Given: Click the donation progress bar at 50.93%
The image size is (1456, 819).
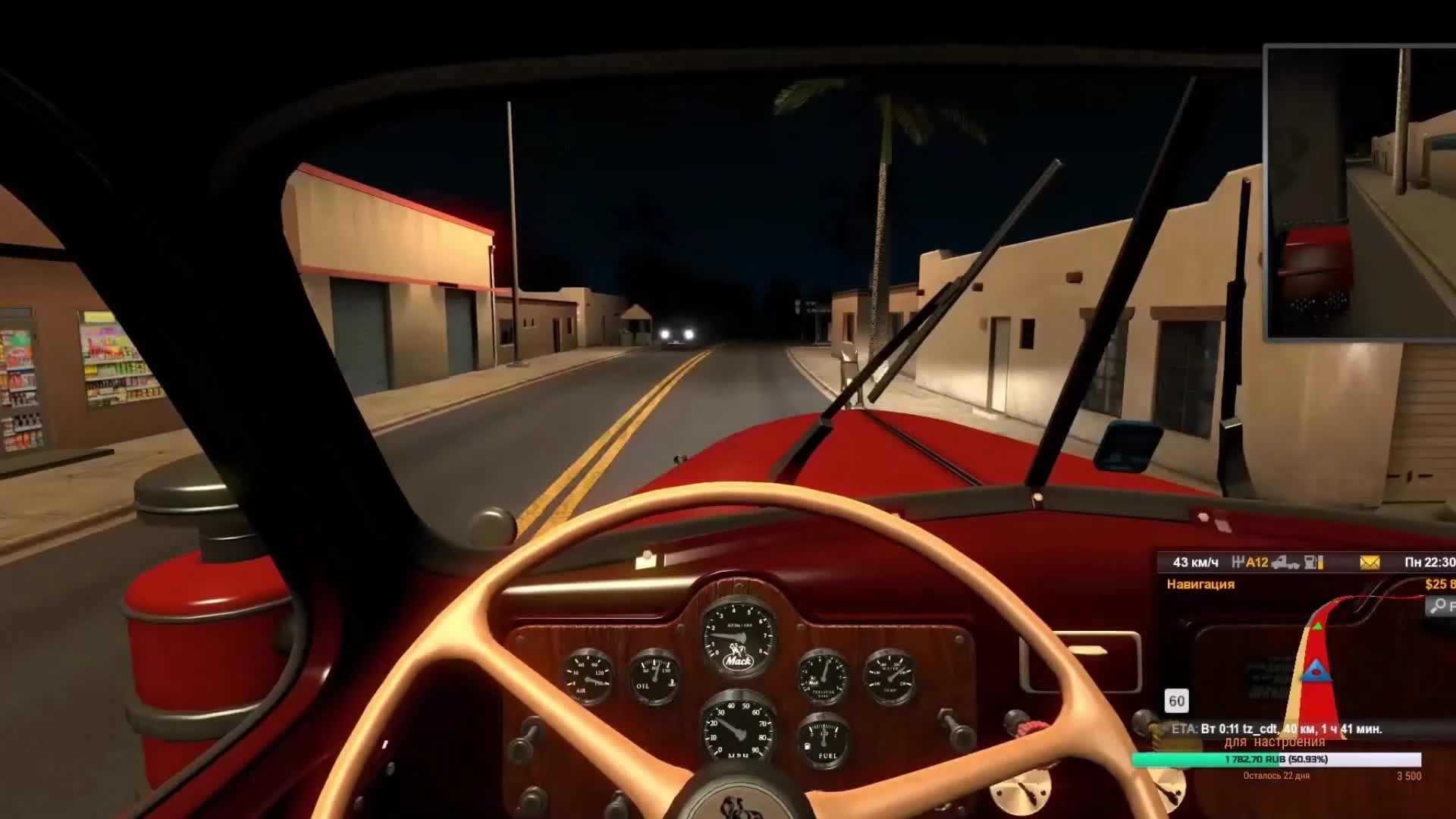Looking at the screenshot, I should tap(1276, 760).
